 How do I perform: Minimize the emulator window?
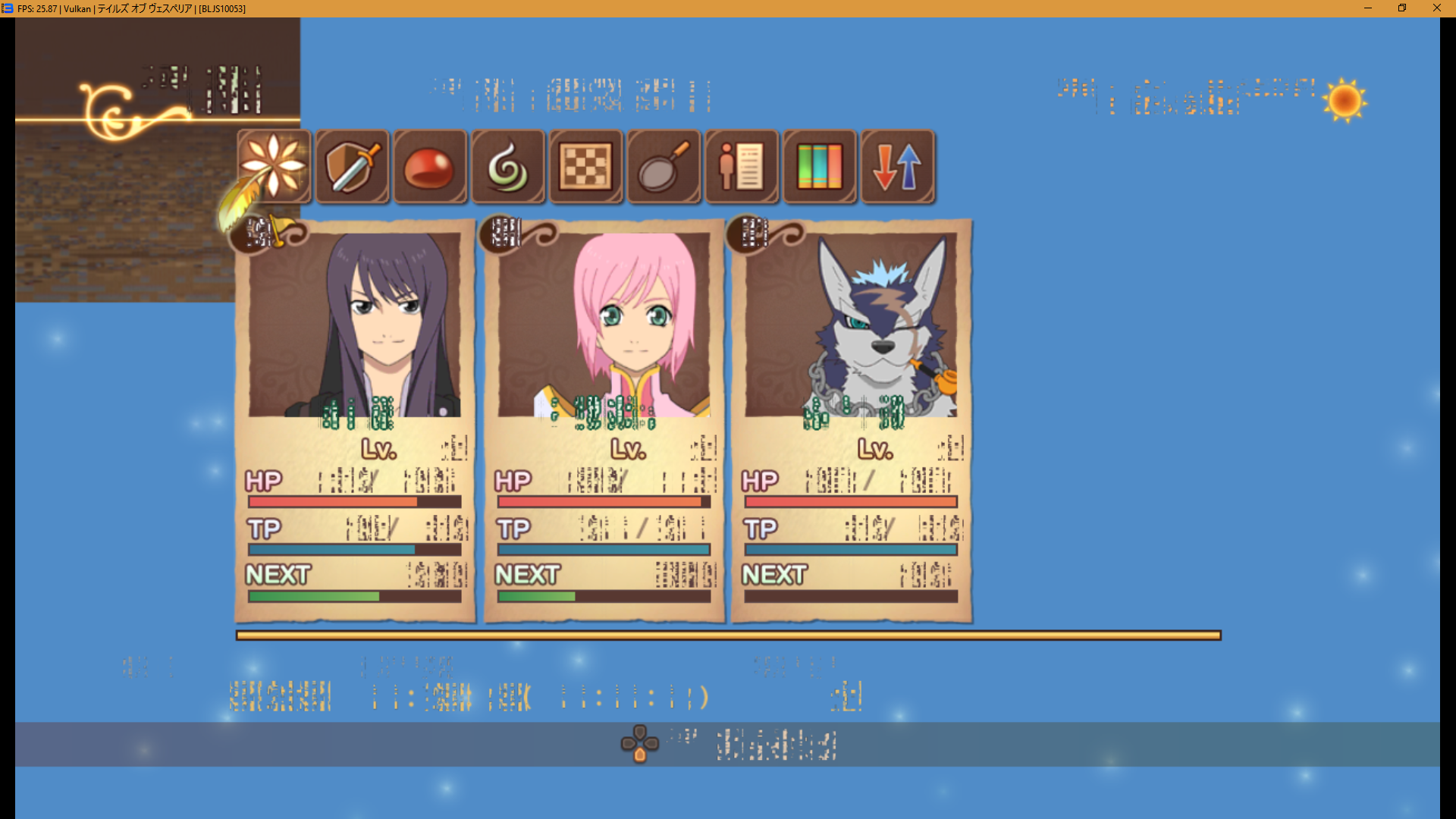[x=1368, y=8]
